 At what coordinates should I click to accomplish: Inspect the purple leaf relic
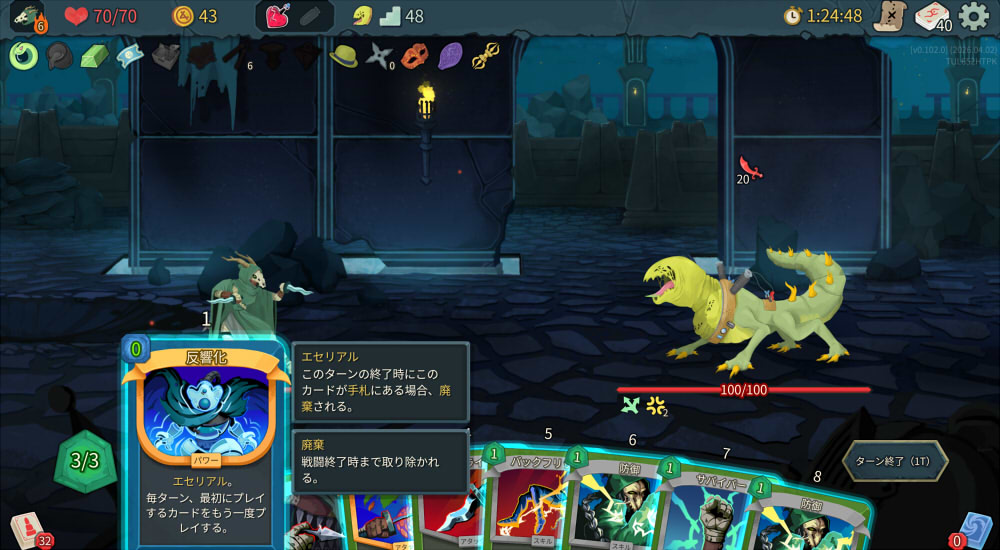click(450, 55)
